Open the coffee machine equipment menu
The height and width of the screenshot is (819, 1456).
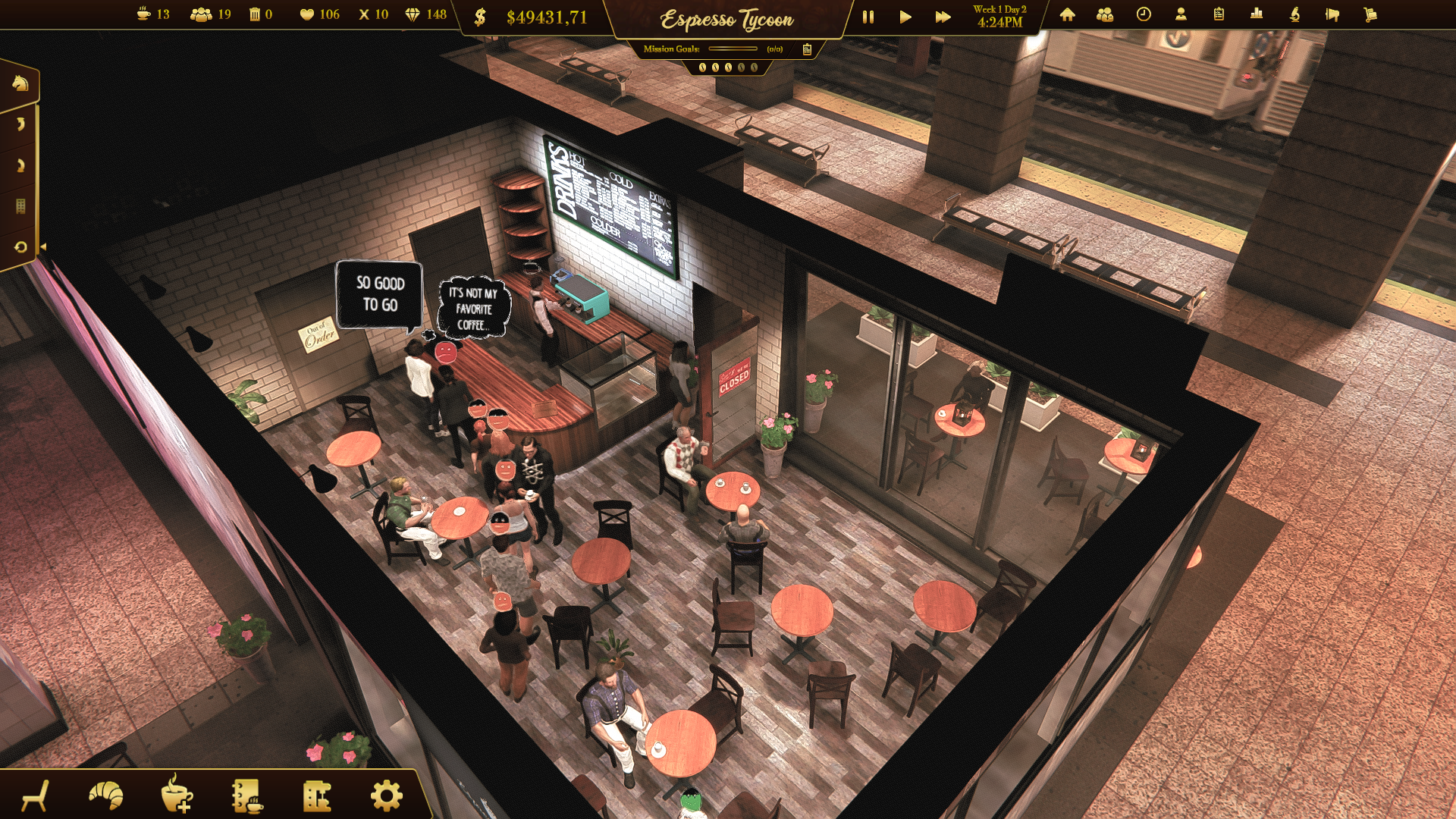pos(317,795)
